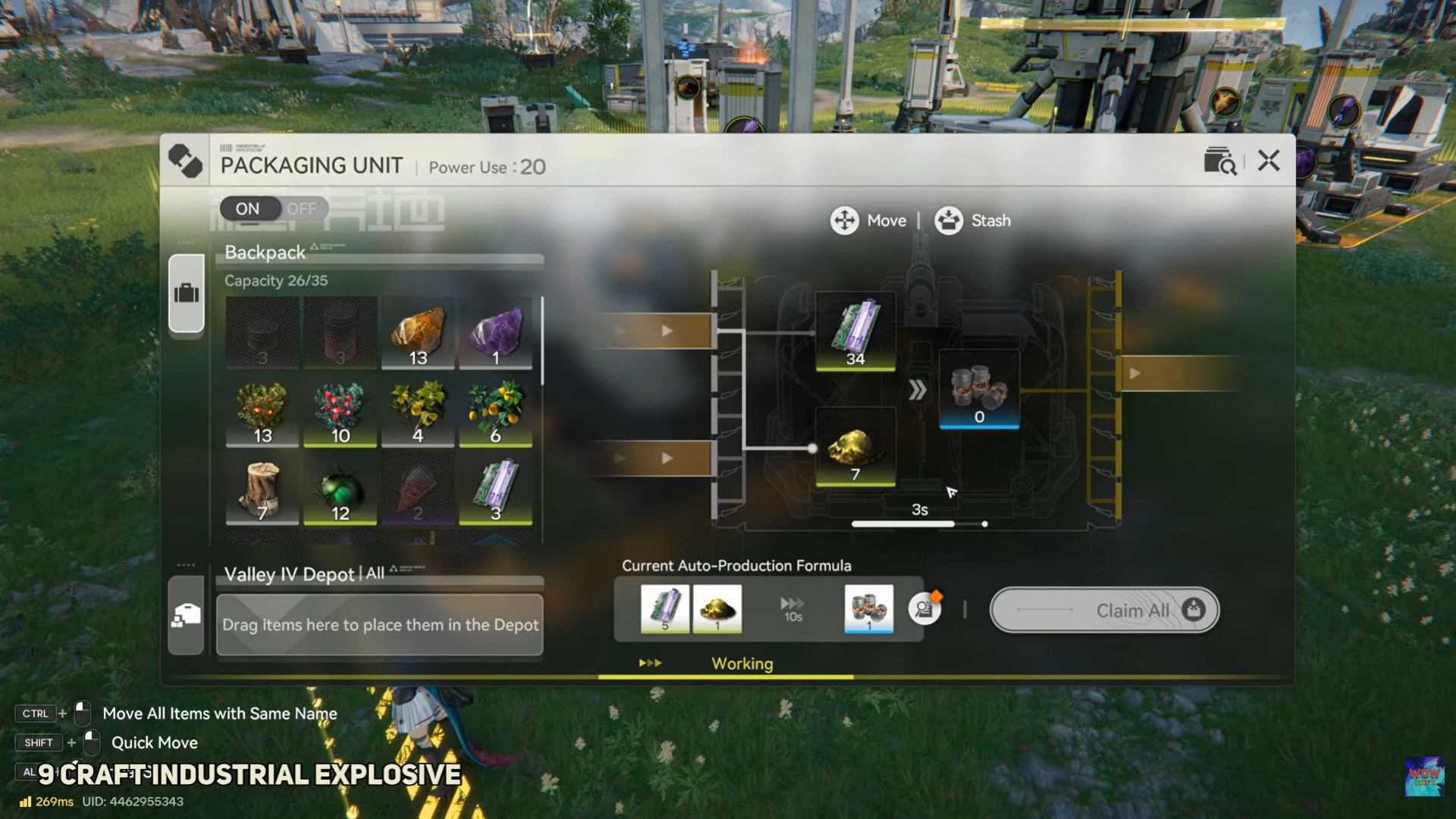Select the Claim All grenade icon
The image size is (1456, 819).
click(x=1193, y=610)
